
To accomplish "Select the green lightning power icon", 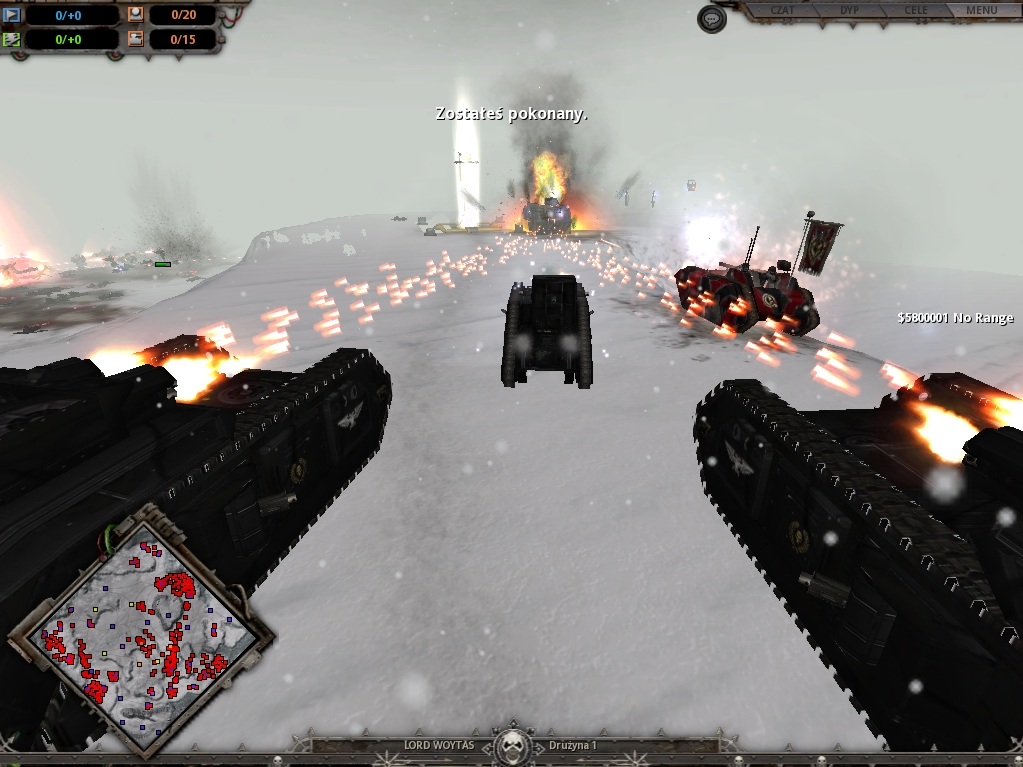I will coord(12,40).
